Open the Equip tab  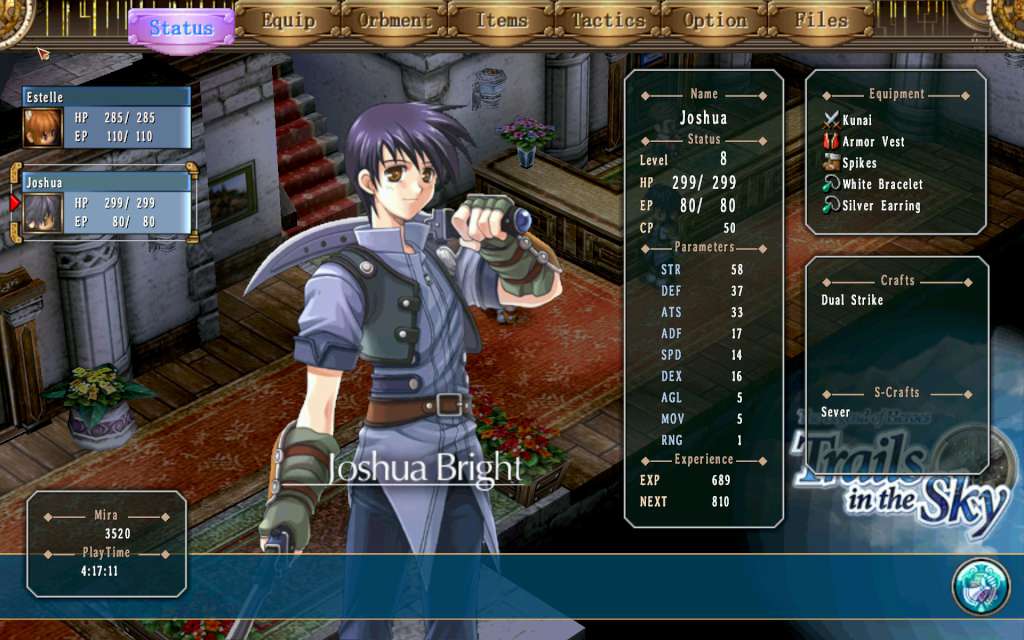[288, 21]
